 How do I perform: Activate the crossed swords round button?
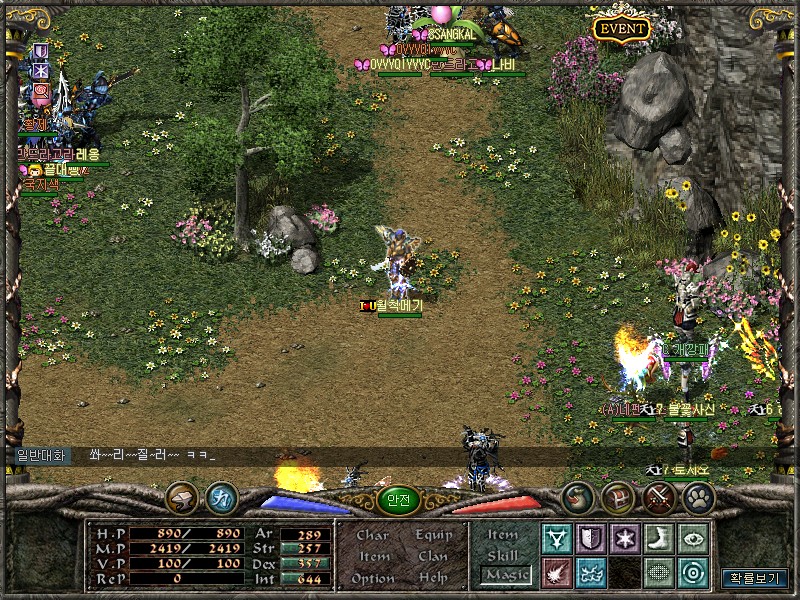pos(659,497)
